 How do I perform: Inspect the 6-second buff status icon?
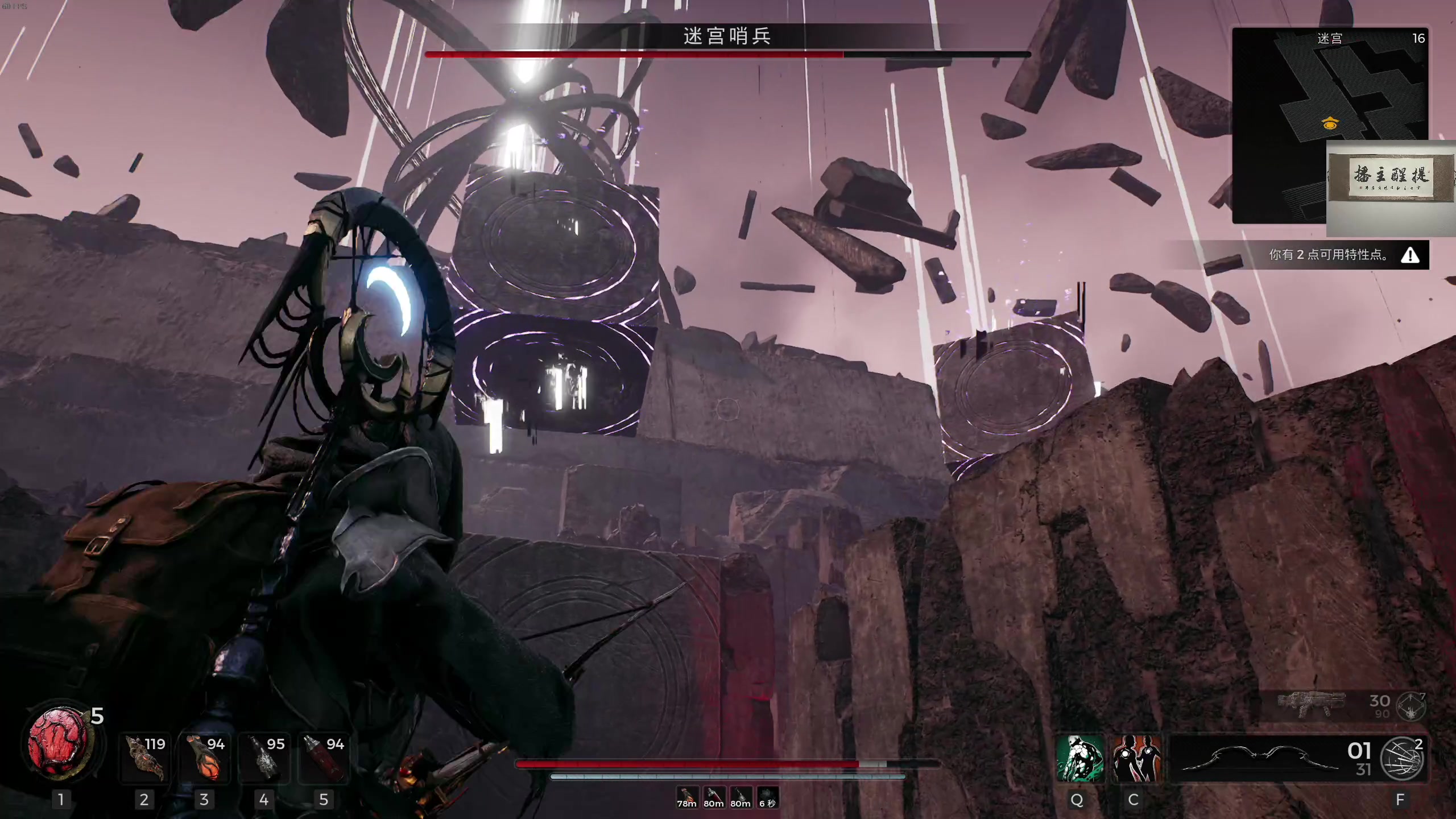[x=767, y=797]
